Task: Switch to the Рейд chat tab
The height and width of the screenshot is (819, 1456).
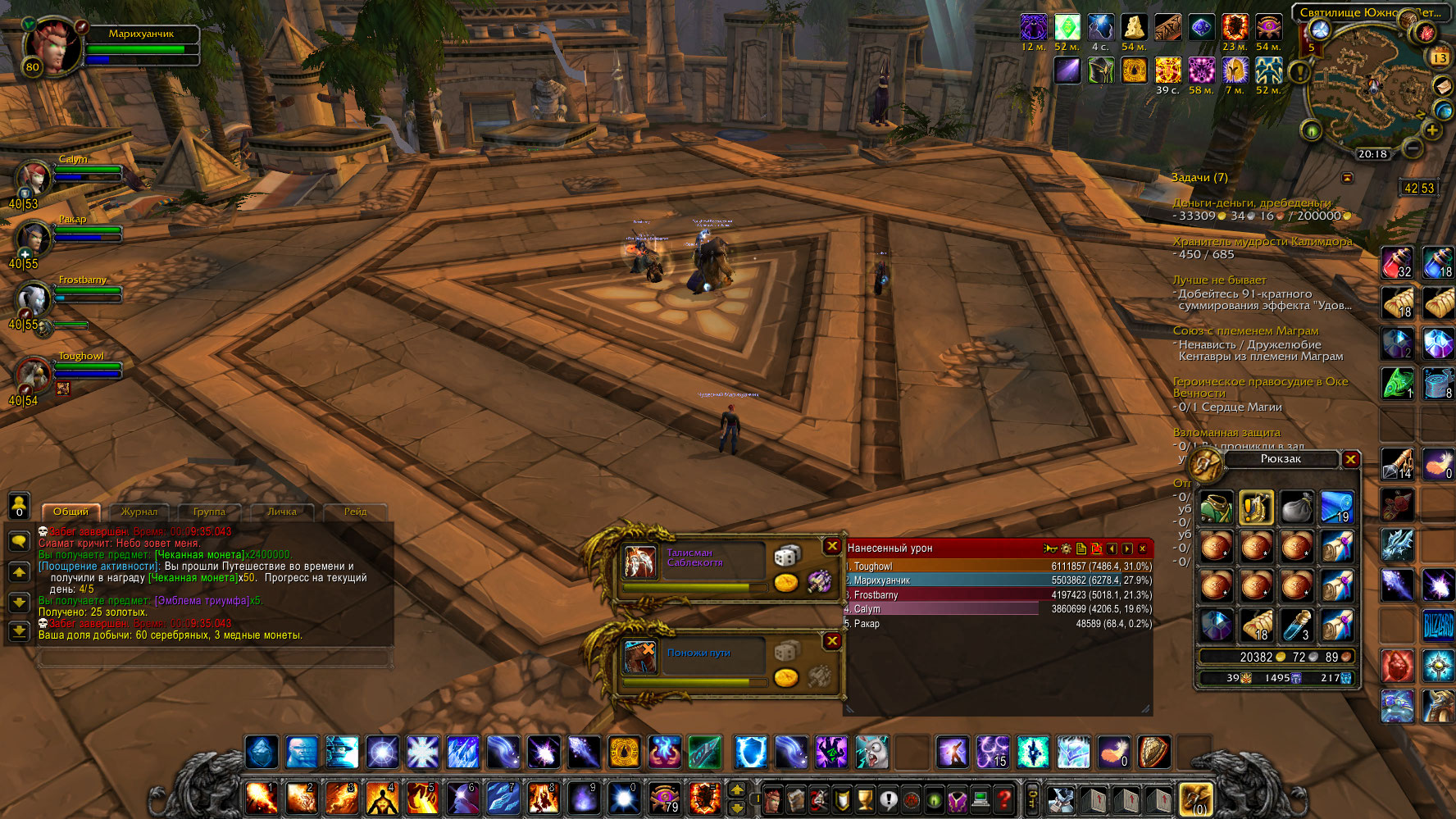Action: 355,512
